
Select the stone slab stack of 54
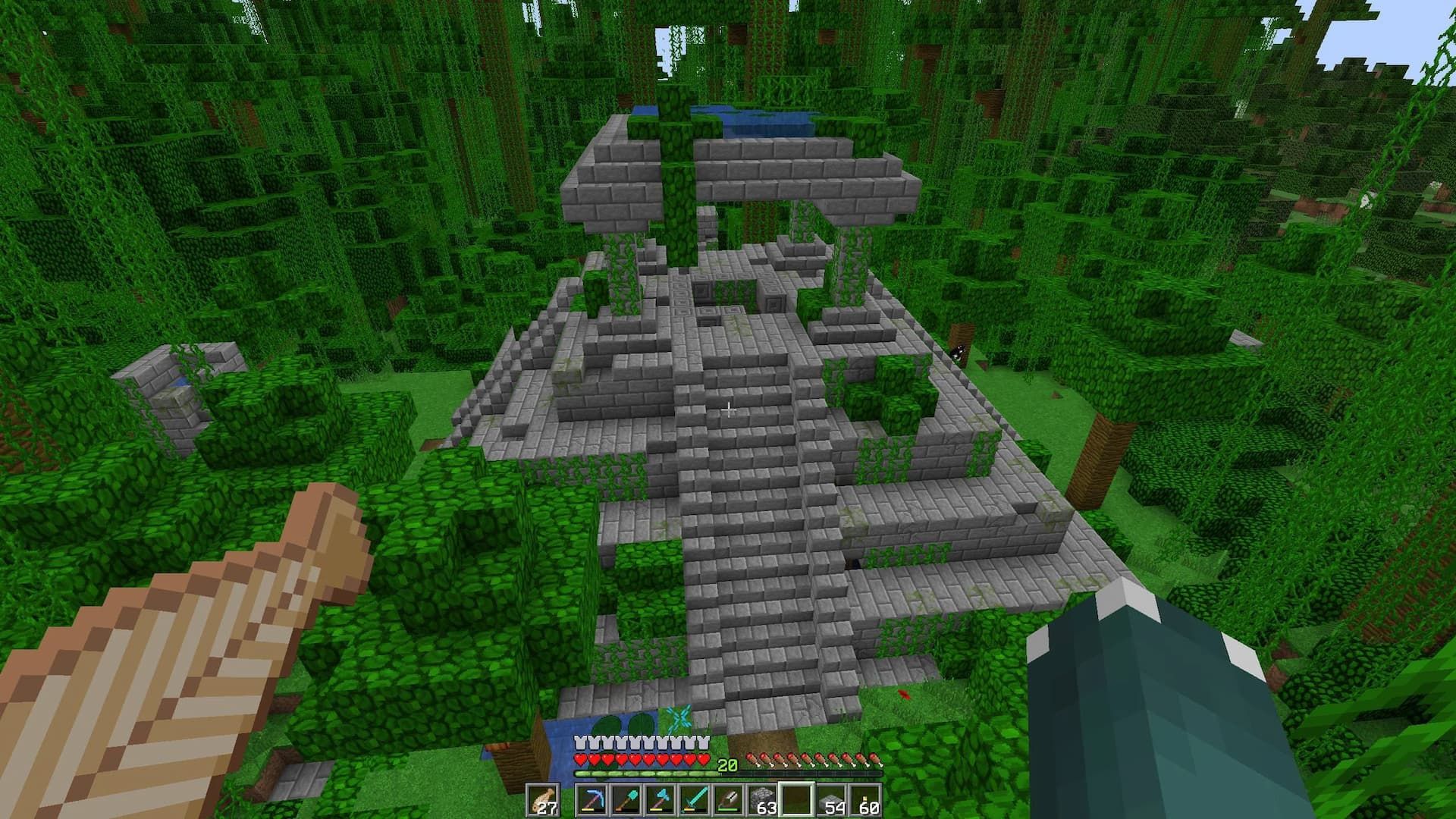point(830,798)
